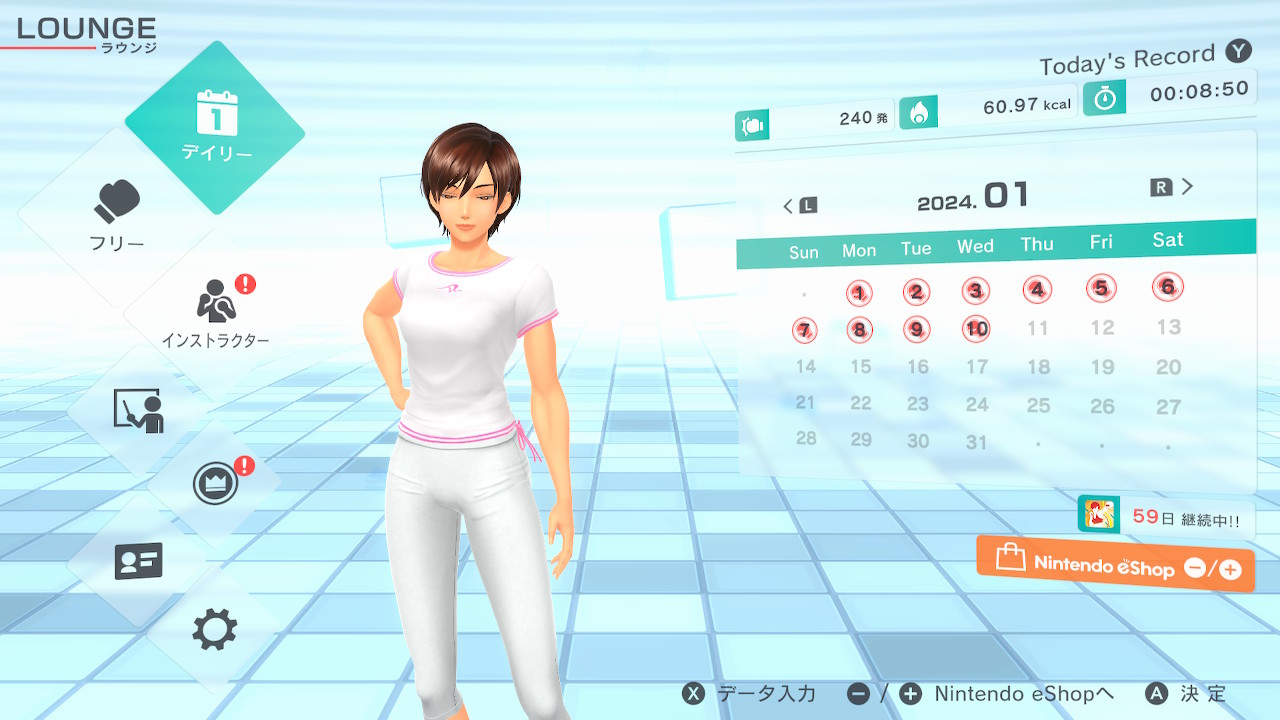Select January 31 on the calendar
This screenshot has height=720, width=1280.
(977, 441)
